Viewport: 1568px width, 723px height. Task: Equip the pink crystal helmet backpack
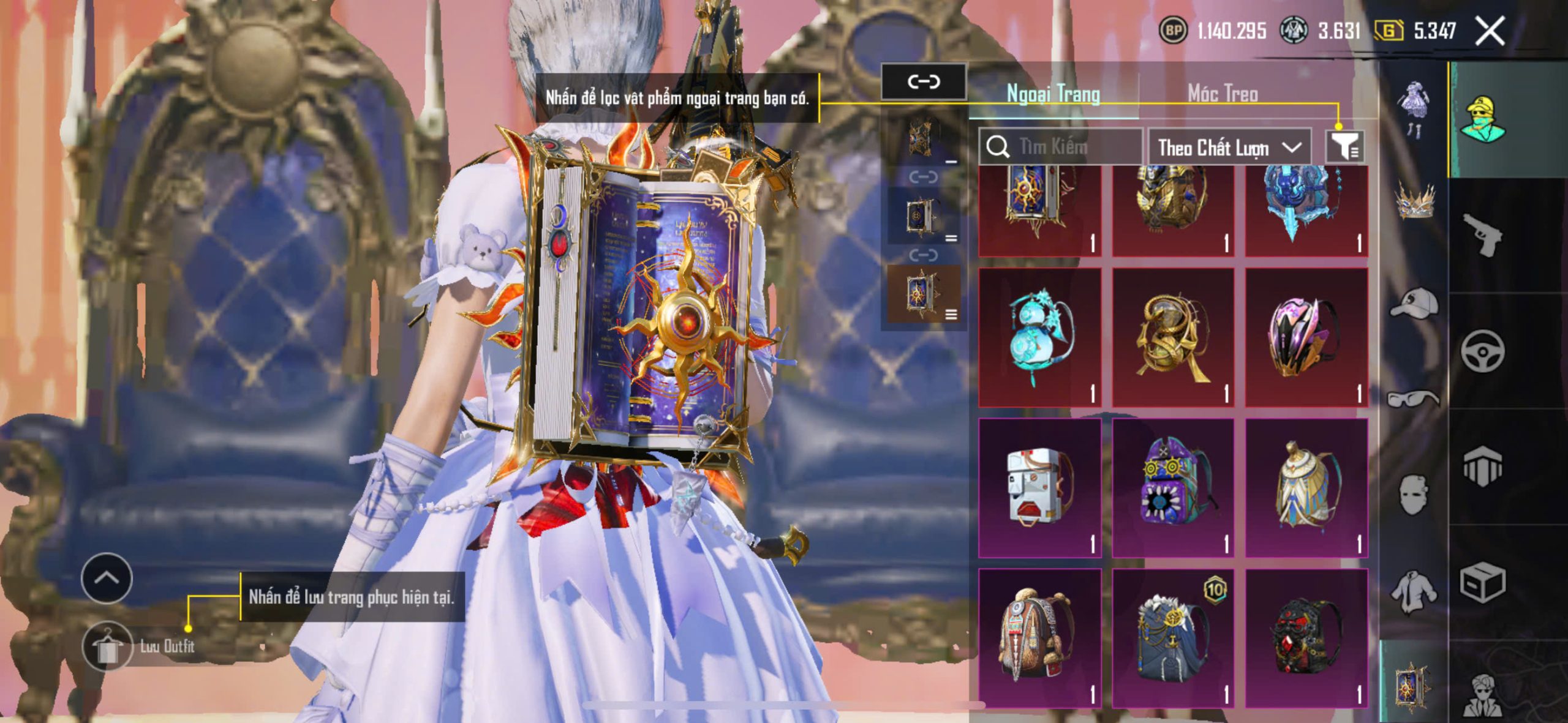[1306, 337]
